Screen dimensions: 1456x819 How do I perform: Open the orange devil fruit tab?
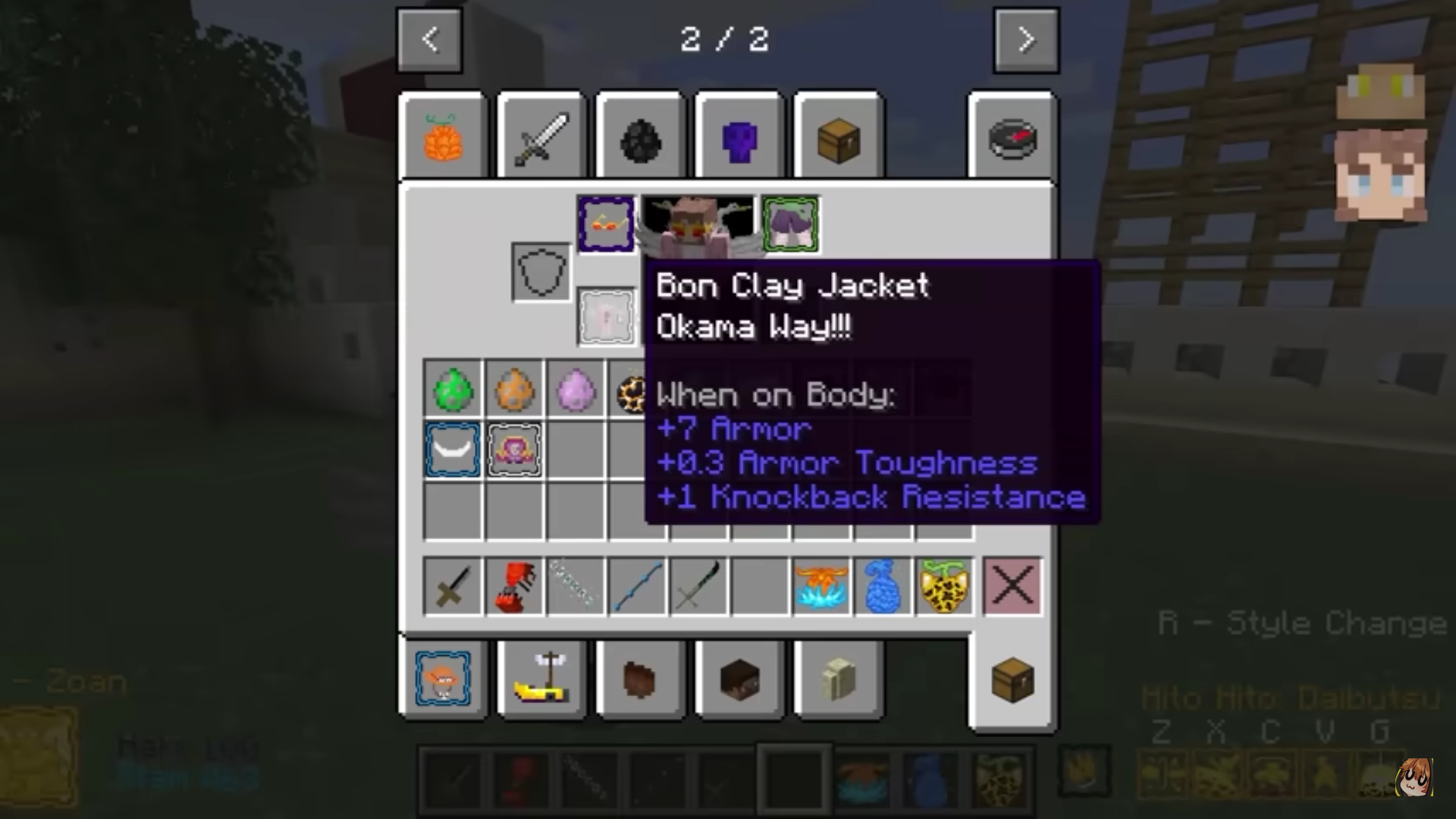[x=443, y=139]
